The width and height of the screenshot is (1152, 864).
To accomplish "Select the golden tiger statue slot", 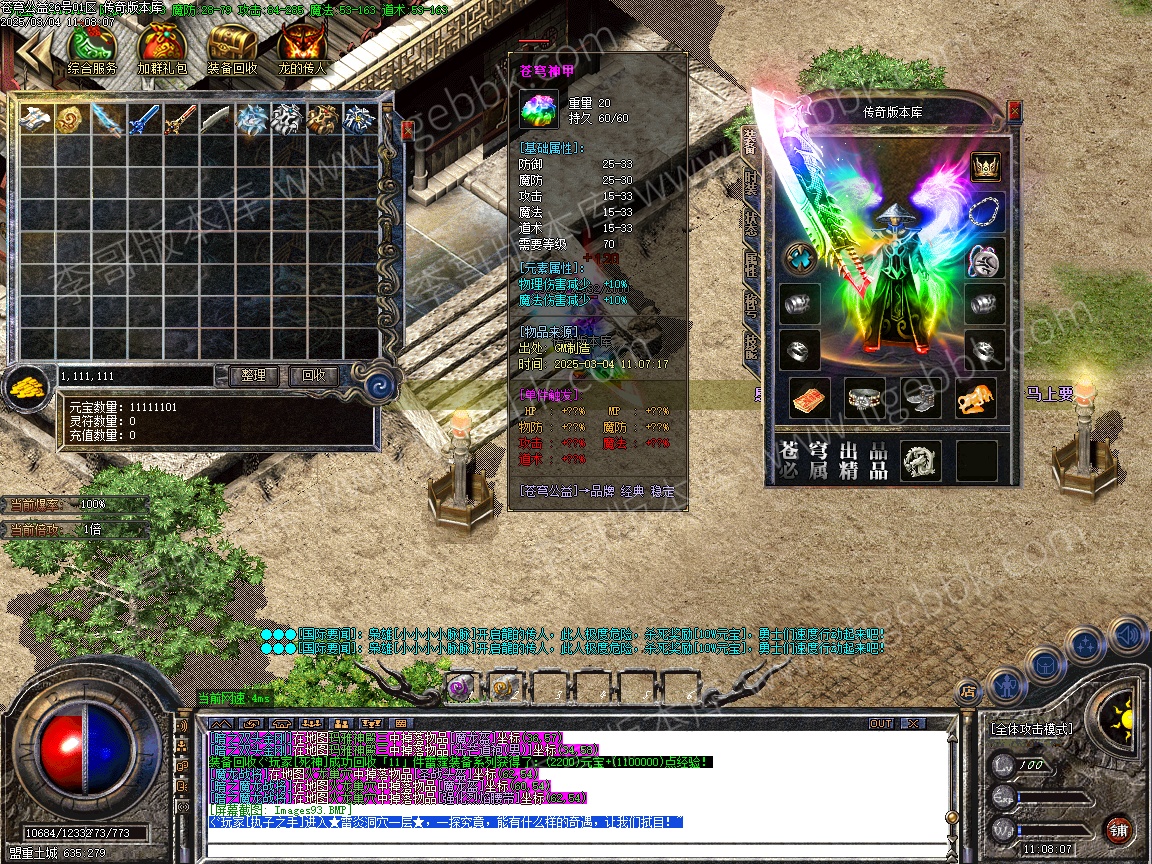I will pyautogui.click(x=975, y=398).
